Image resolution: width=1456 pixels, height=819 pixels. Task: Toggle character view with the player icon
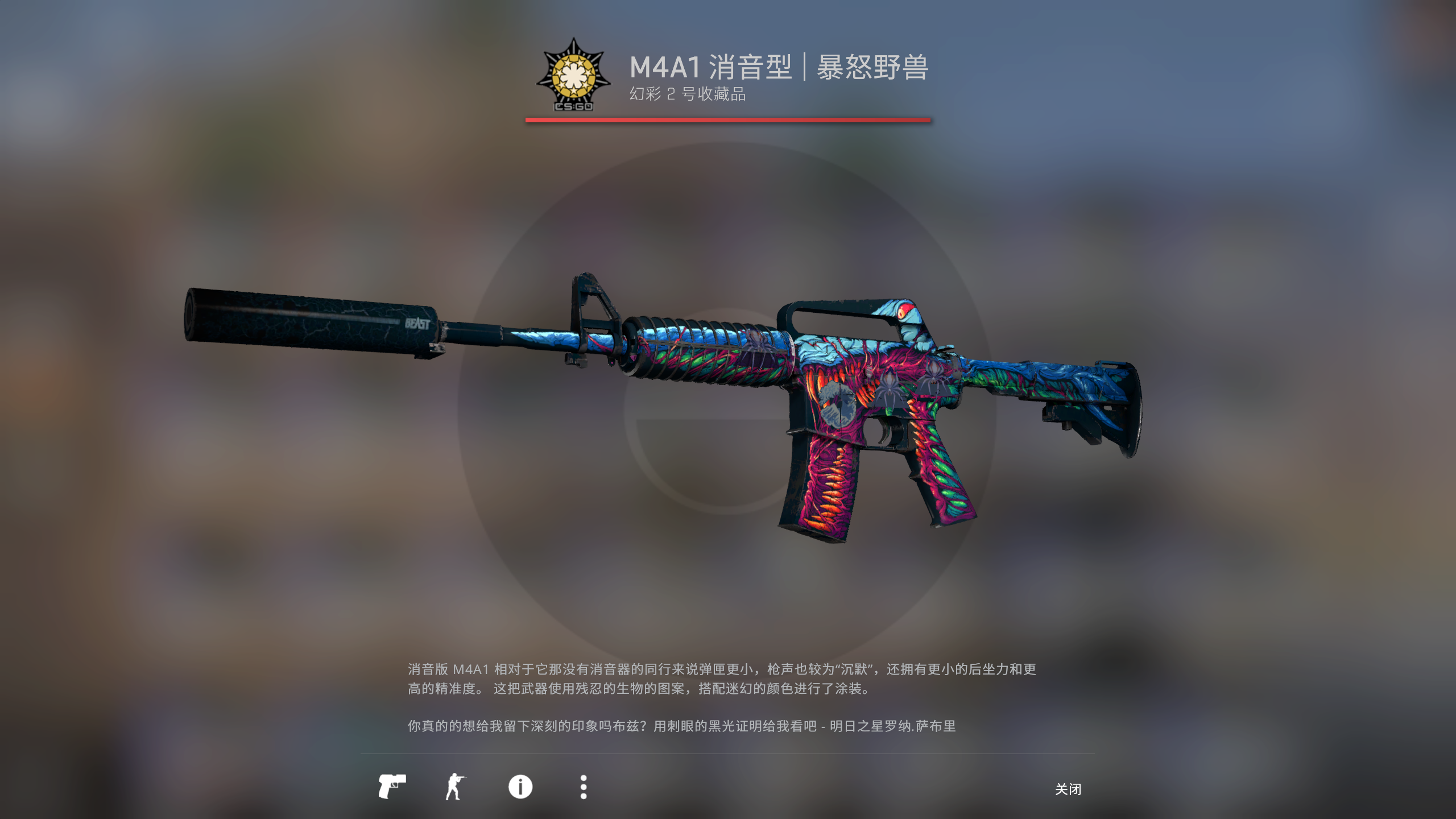[x=455, y=786]
